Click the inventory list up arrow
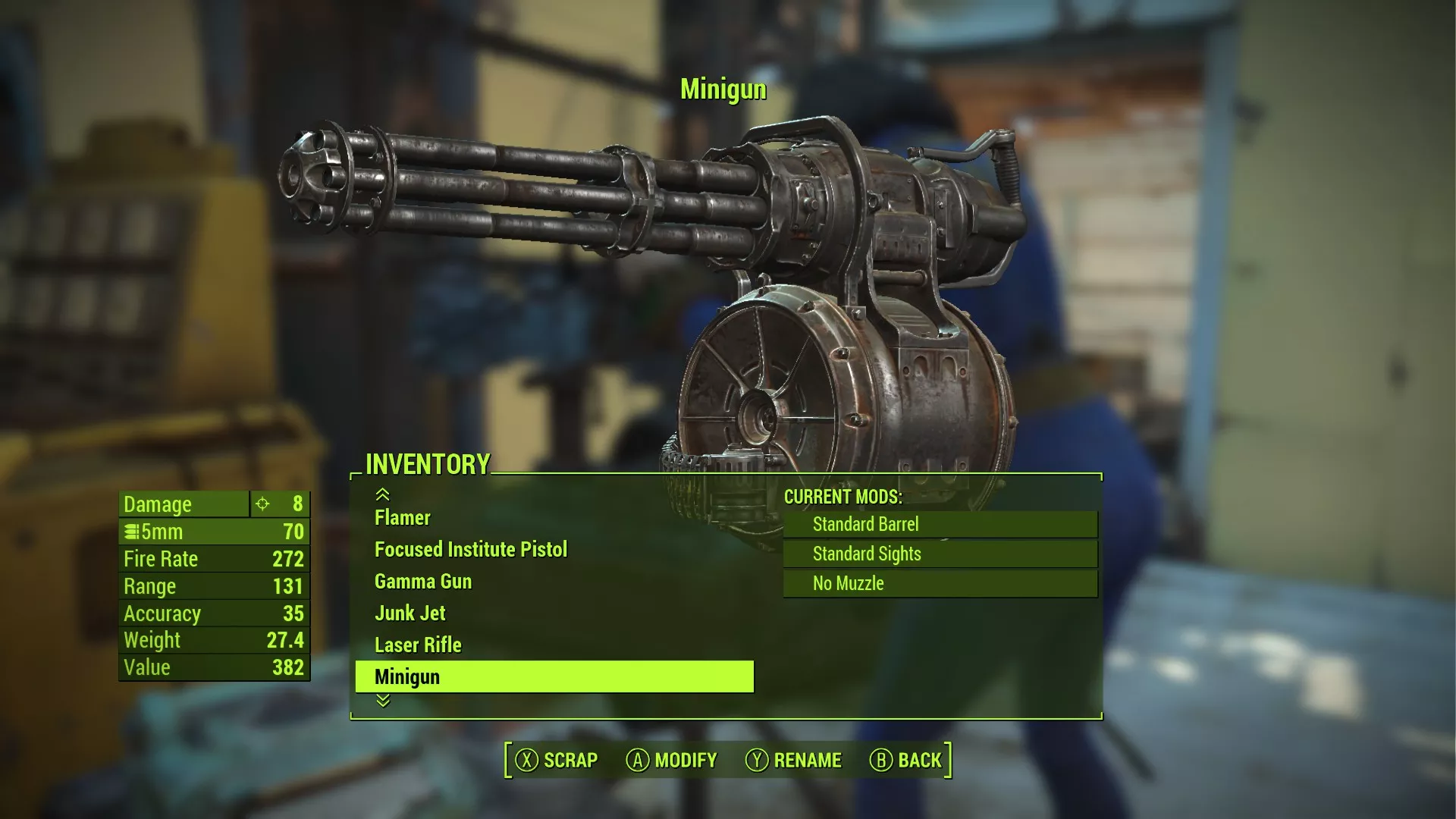Screen dimensions: 1456x819 tap(383, 495)
